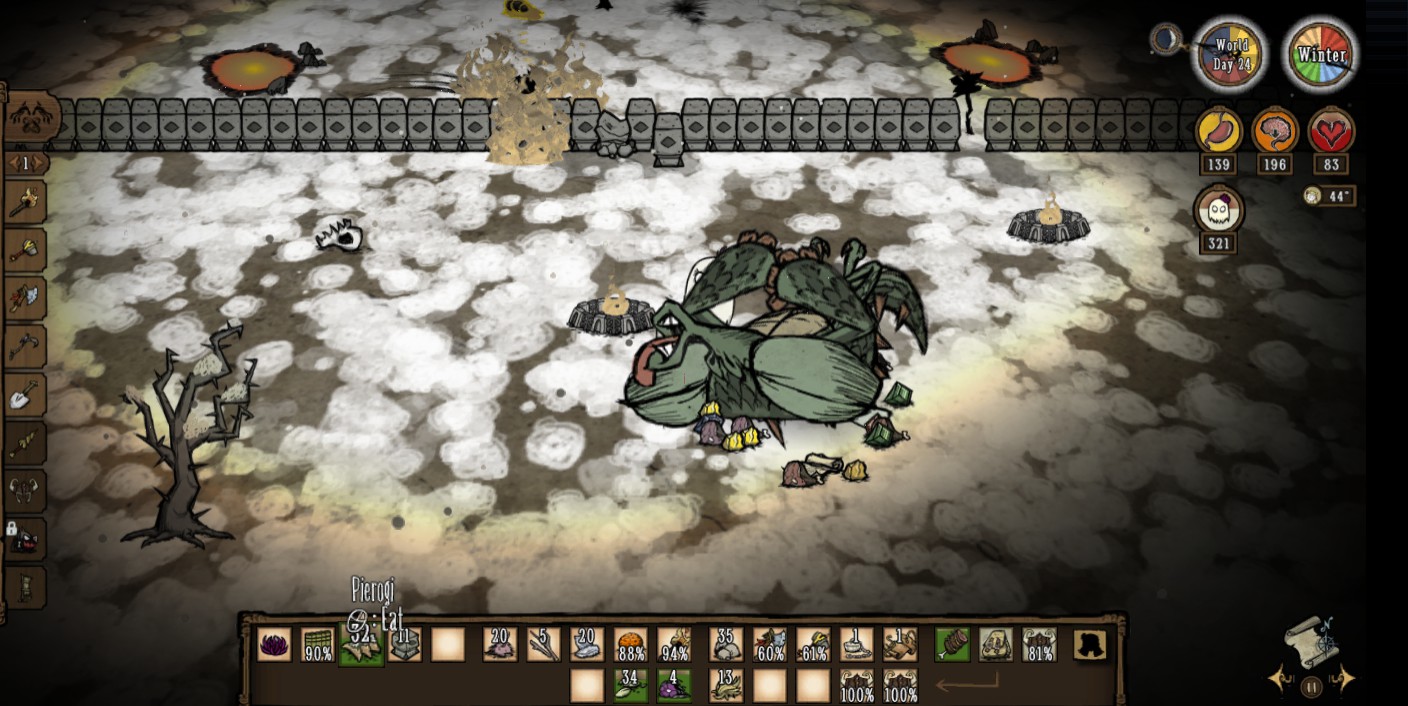Select the football helmet pinned recipe
This screenshot has height=706, width=1408.
[25, 491]
